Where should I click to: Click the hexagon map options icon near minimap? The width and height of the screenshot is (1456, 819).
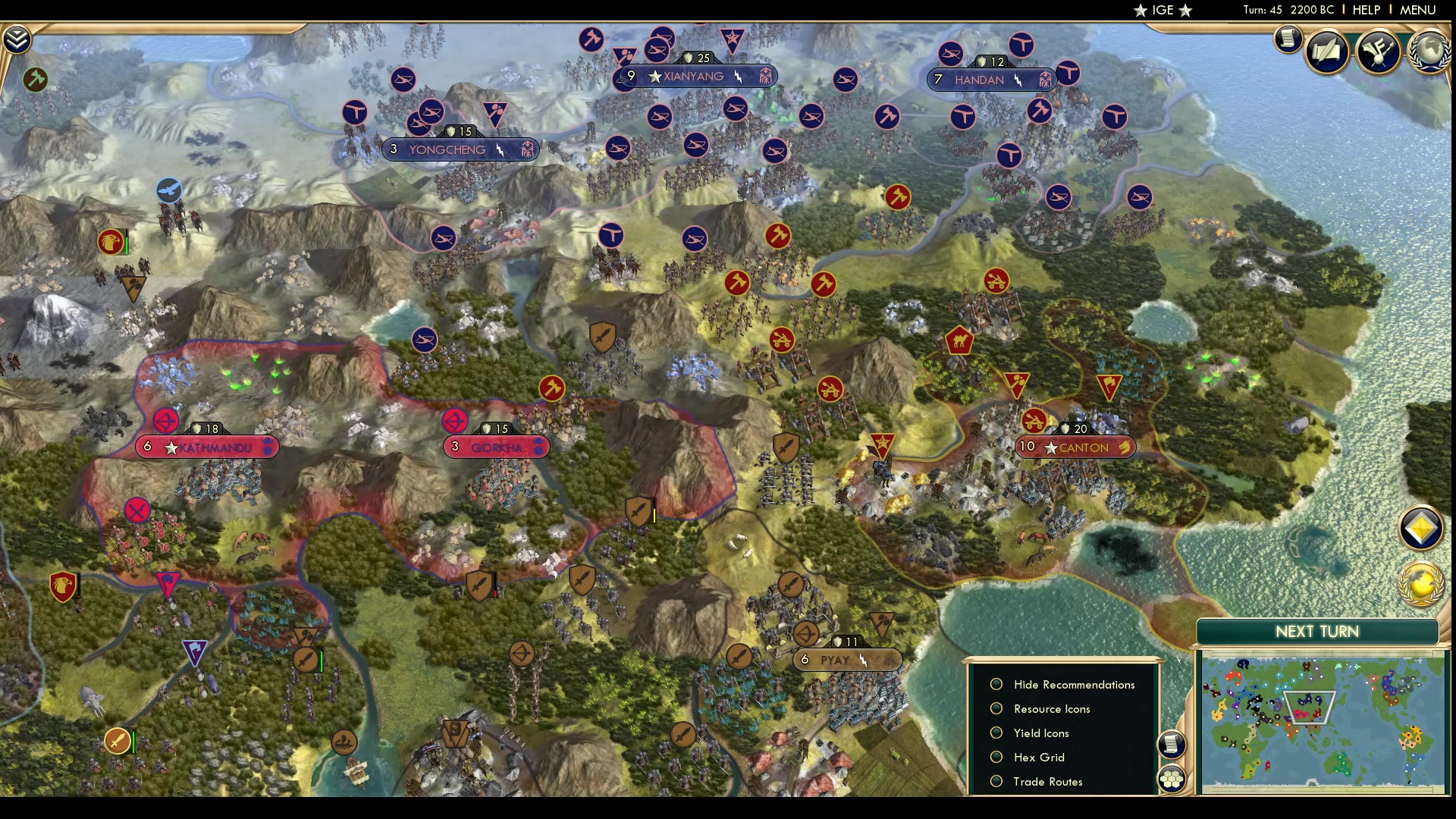[1172, 777]
